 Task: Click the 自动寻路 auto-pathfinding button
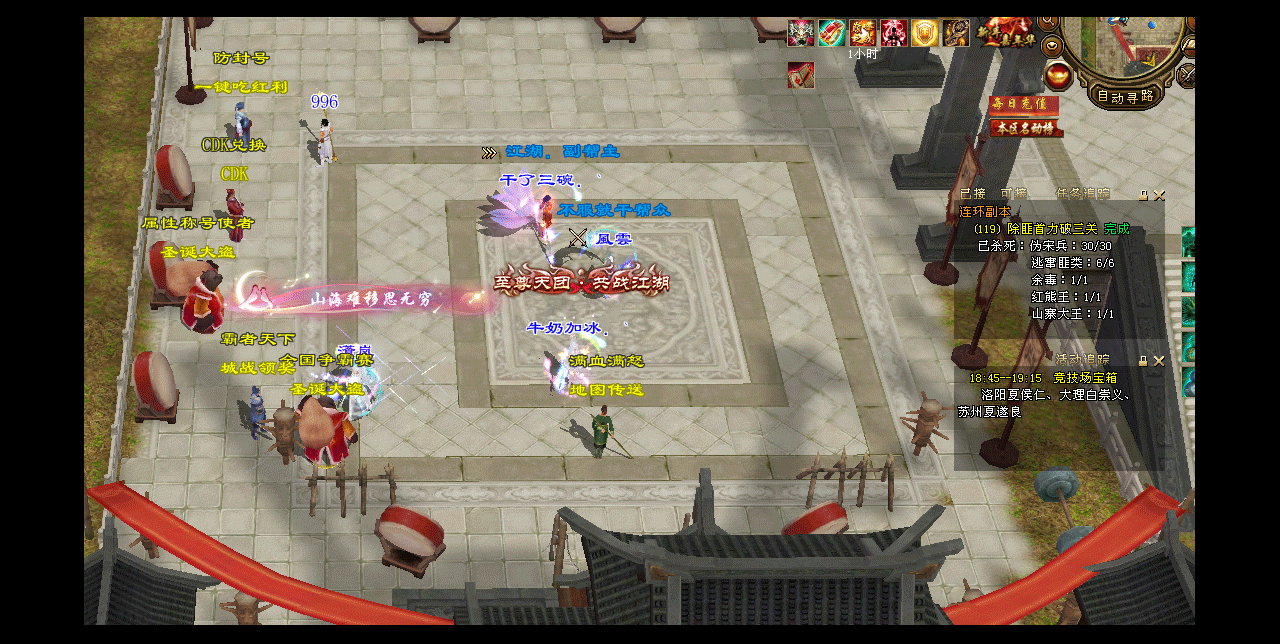tap(1125, 97)
